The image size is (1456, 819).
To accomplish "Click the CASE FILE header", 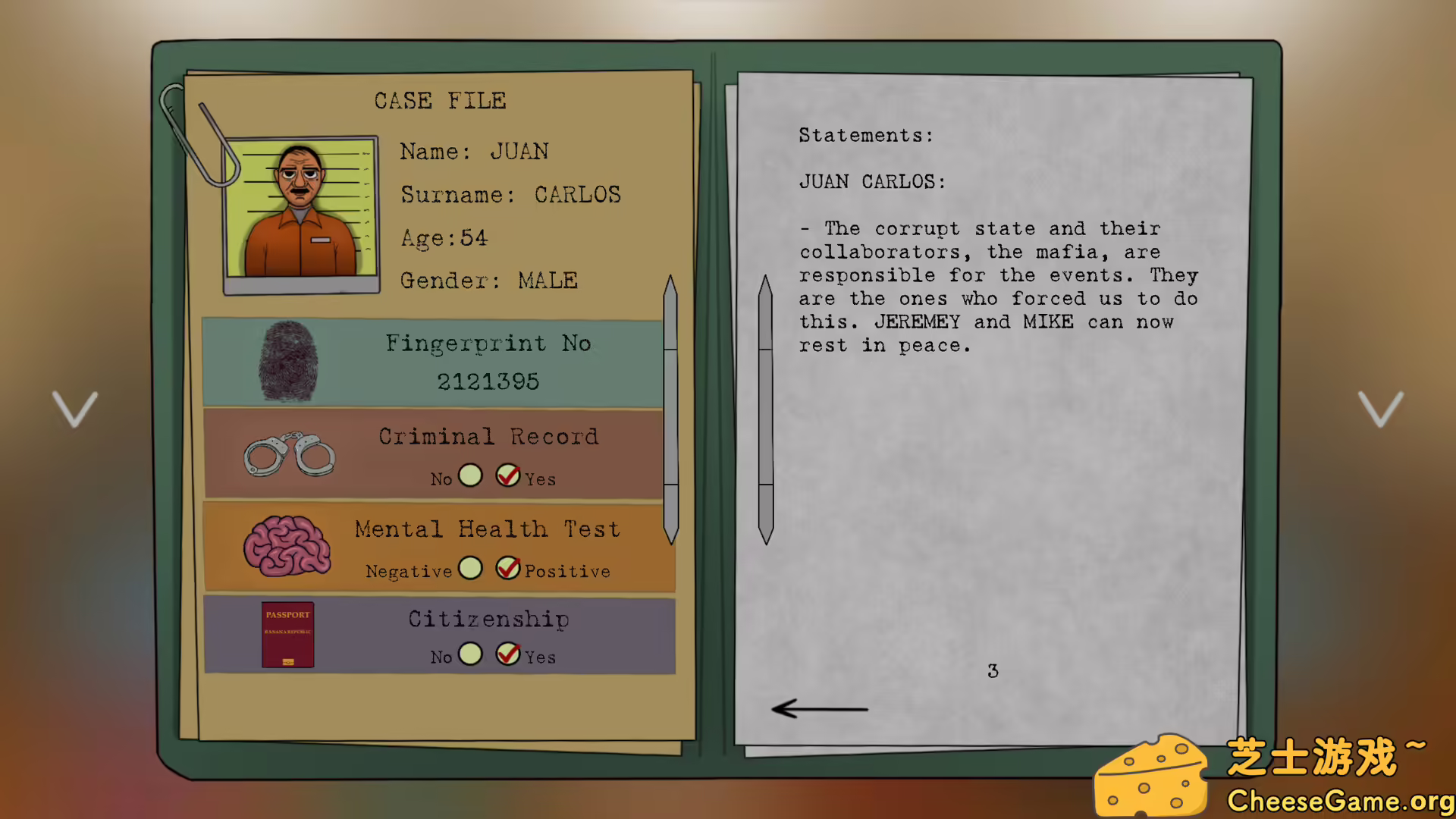I will (440, 100).
